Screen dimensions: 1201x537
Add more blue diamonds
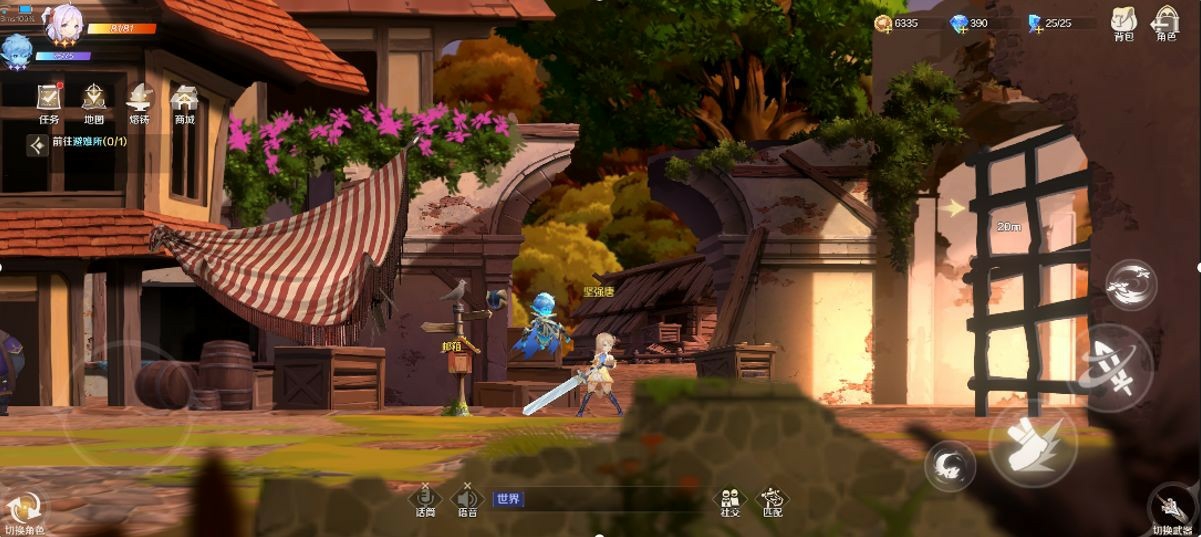[x=958, y=23]
